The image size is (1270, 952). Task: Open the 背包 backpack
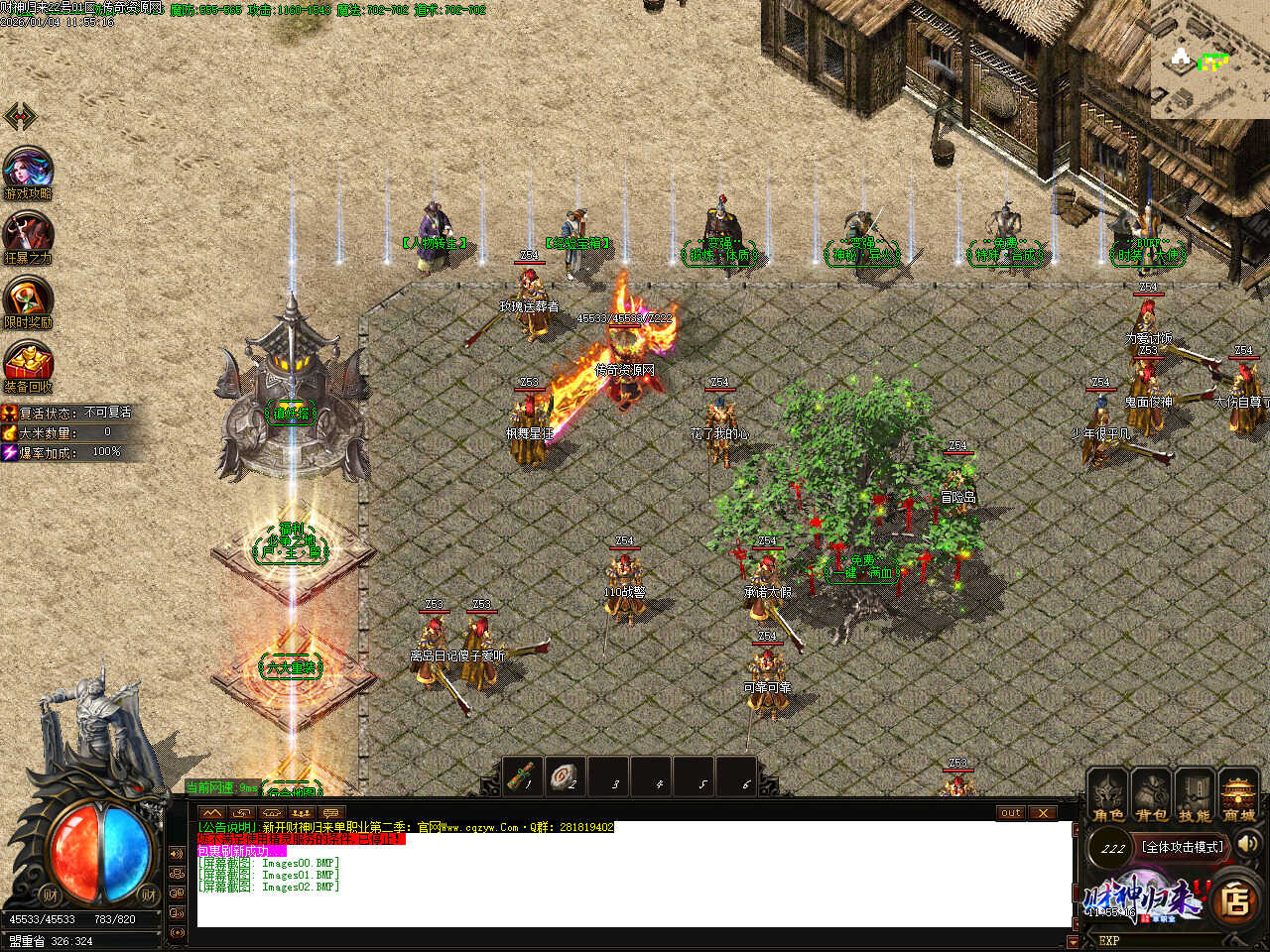pos(1152,795)
